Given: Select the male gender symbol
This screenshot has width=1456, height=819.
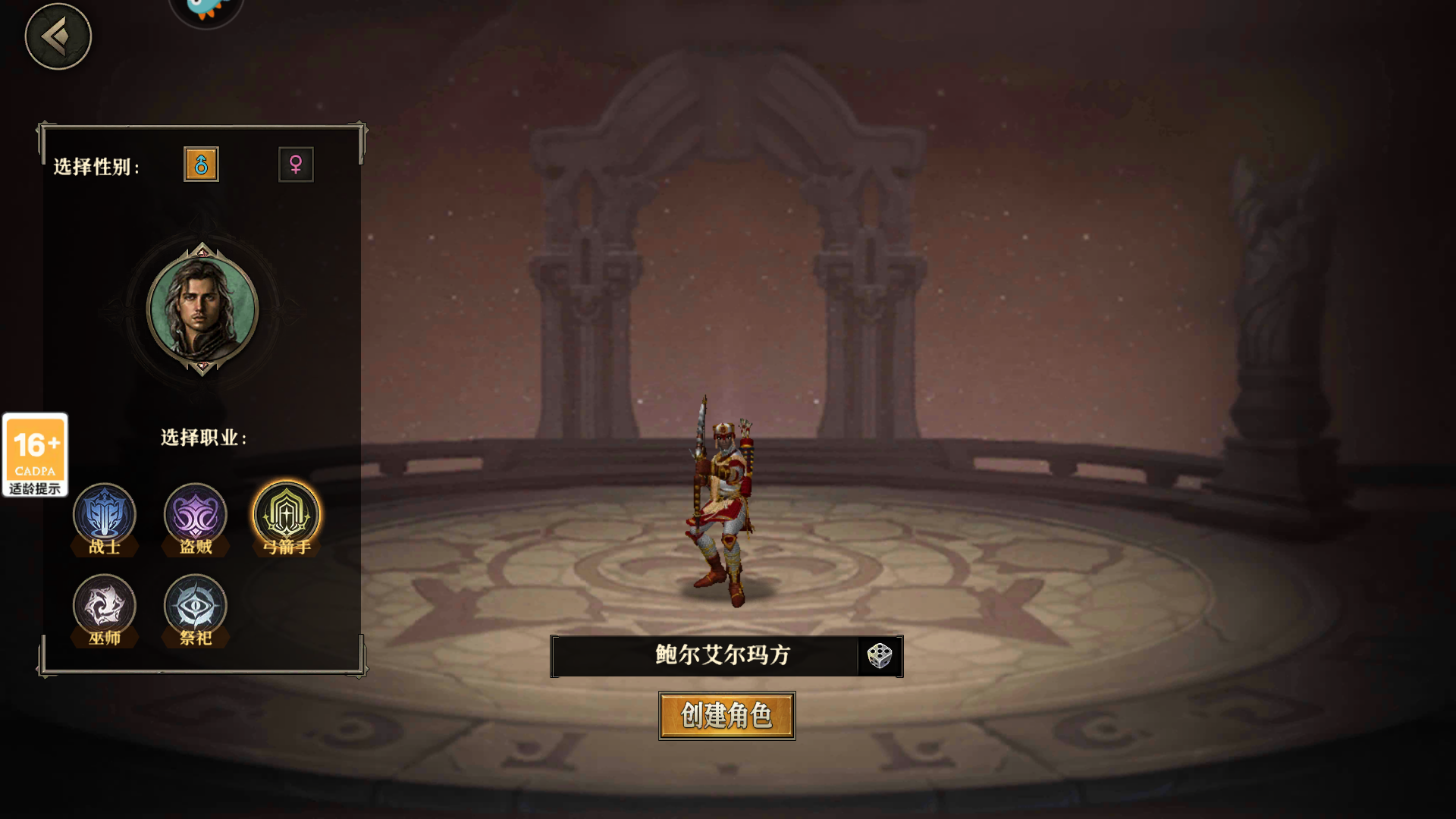Looking at the screenshot, I should click(x=201, y=165).
